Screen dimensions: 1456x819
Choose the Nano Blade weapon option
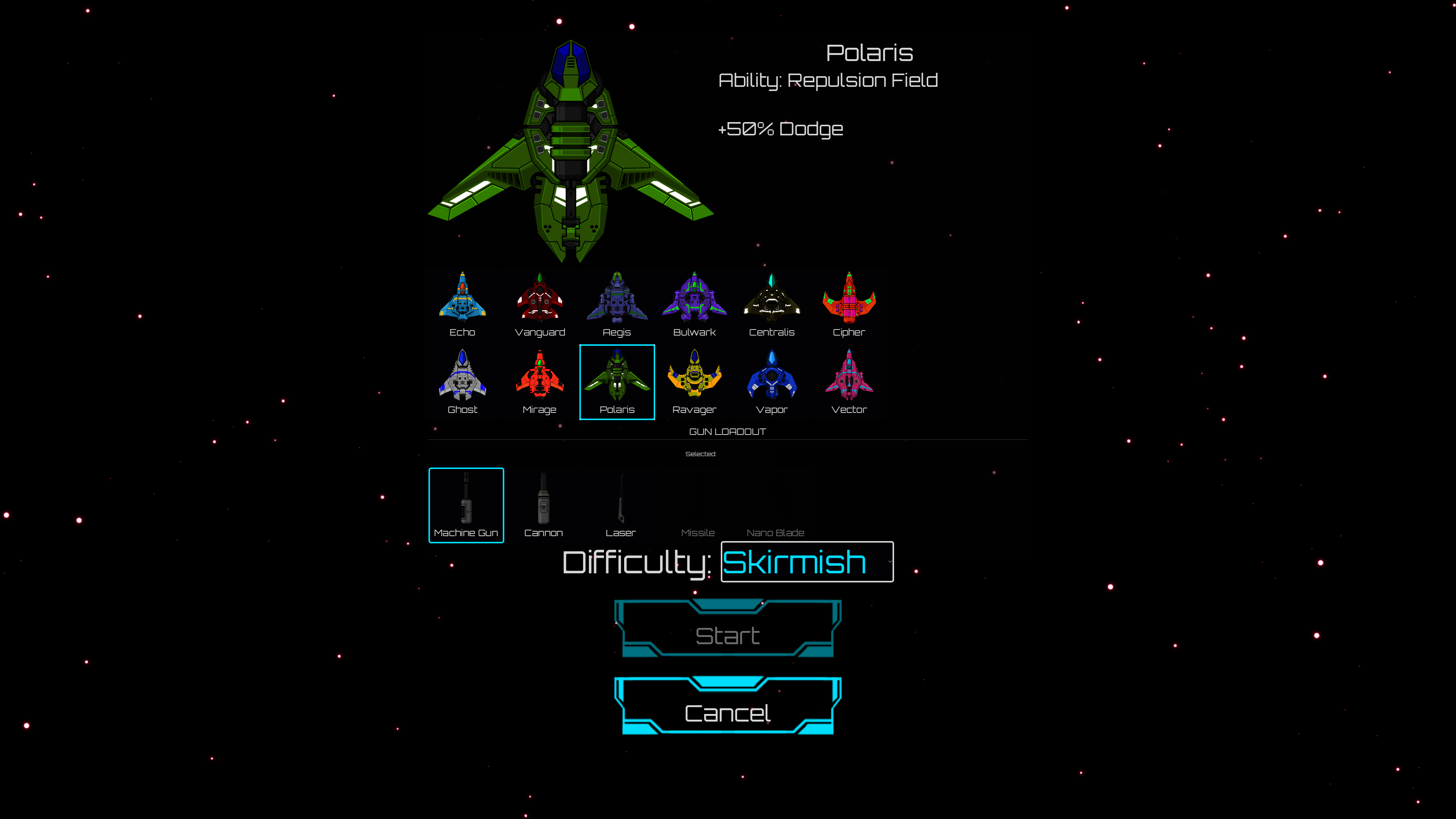775,505
